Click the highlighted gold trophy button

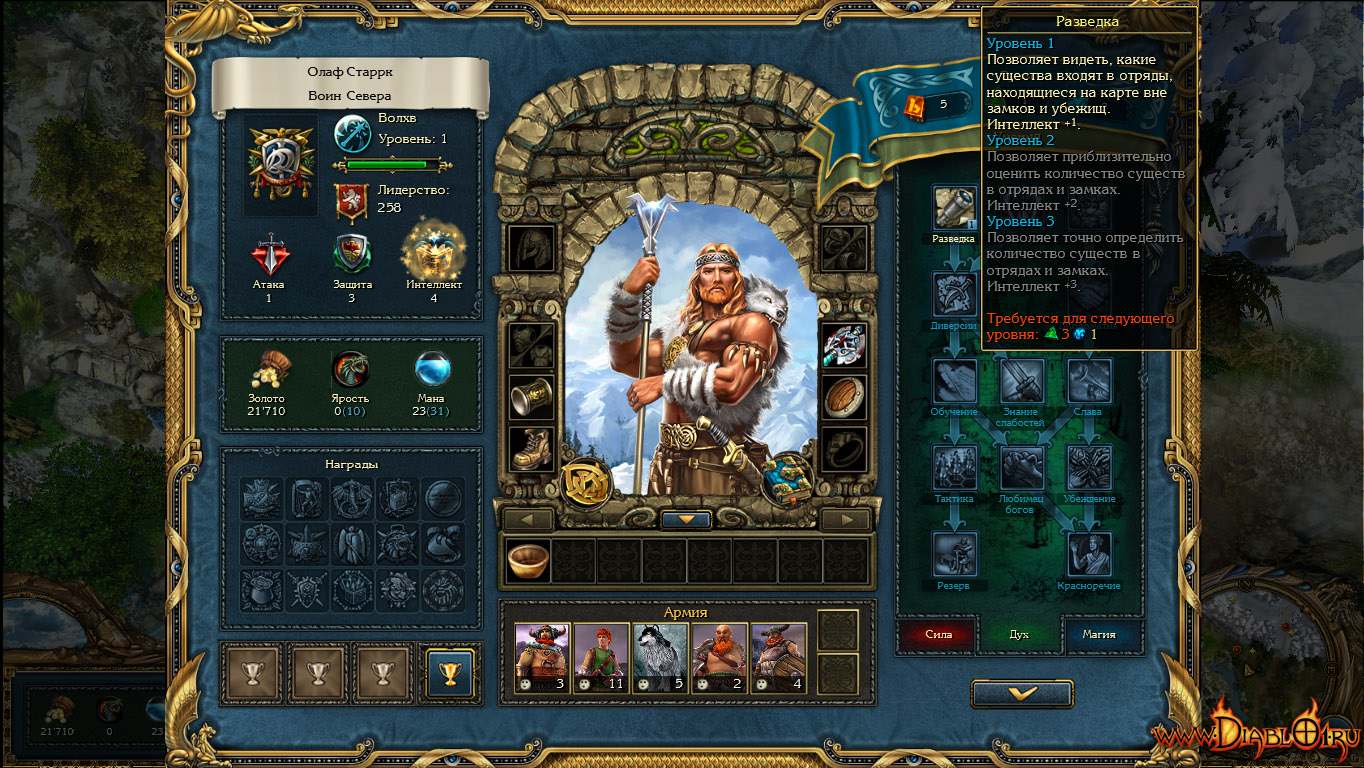[449, 673]
